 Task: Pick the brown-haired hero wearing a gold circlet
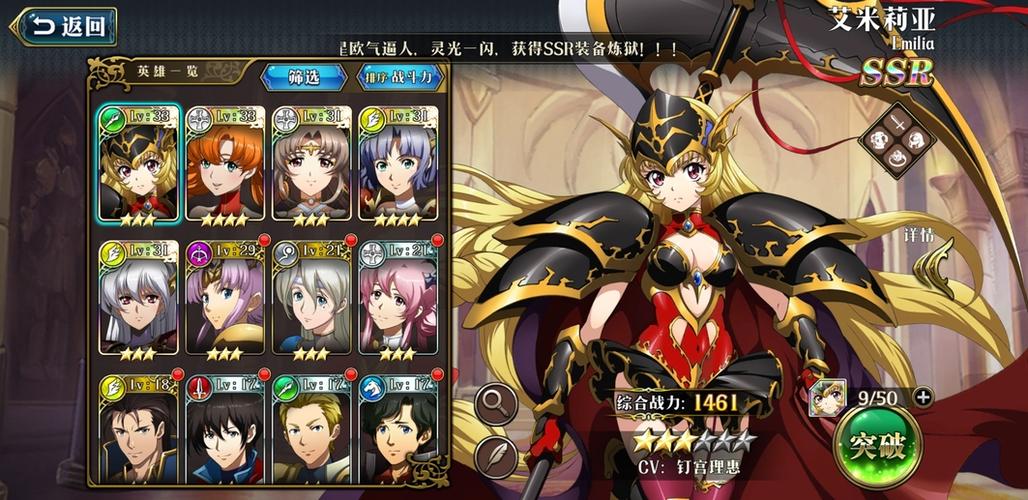pos(311,164)
